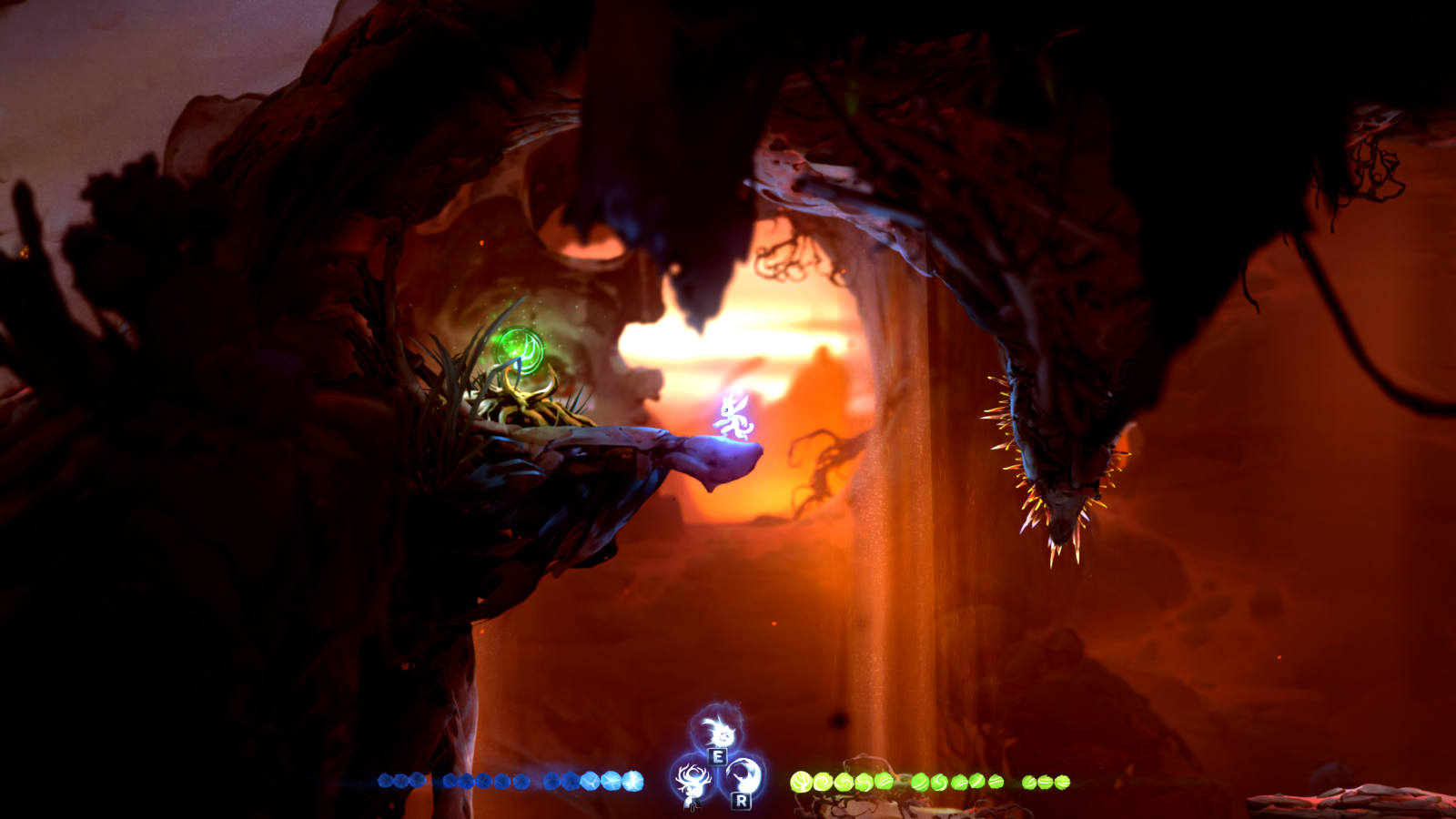Click the last green energy fragment
1456x819 pixels.
[x=1063, y=781]
